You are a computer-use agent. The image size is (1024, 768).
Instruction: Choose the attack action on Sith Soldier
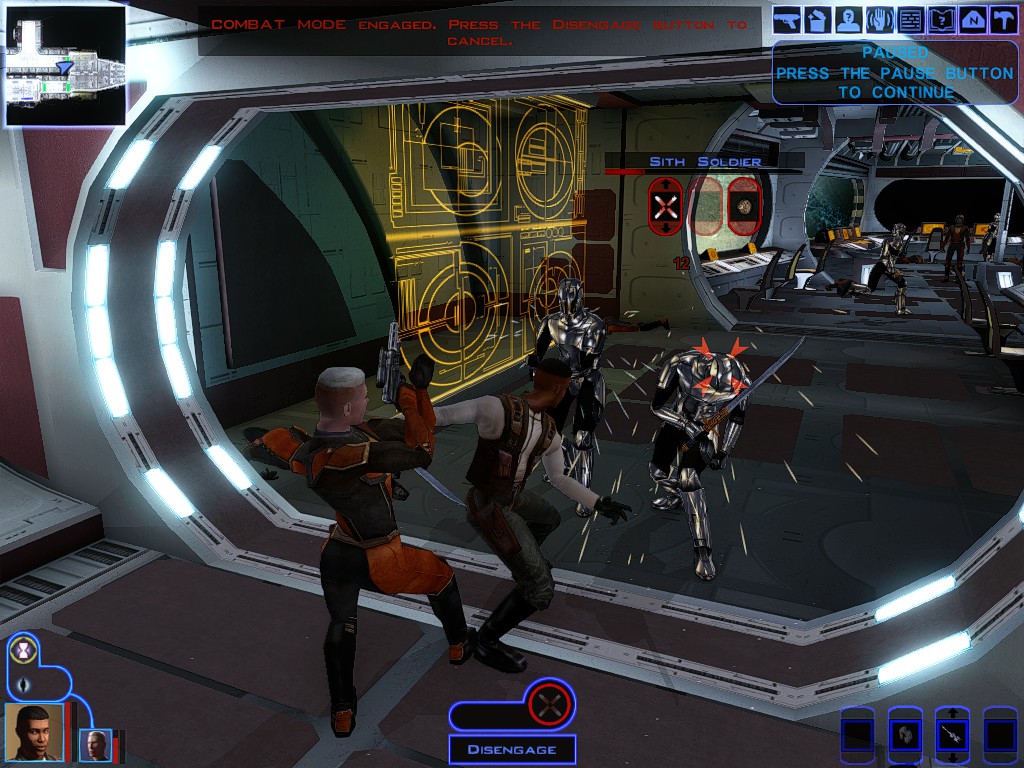pyautogui.click(x=667, y=207)
